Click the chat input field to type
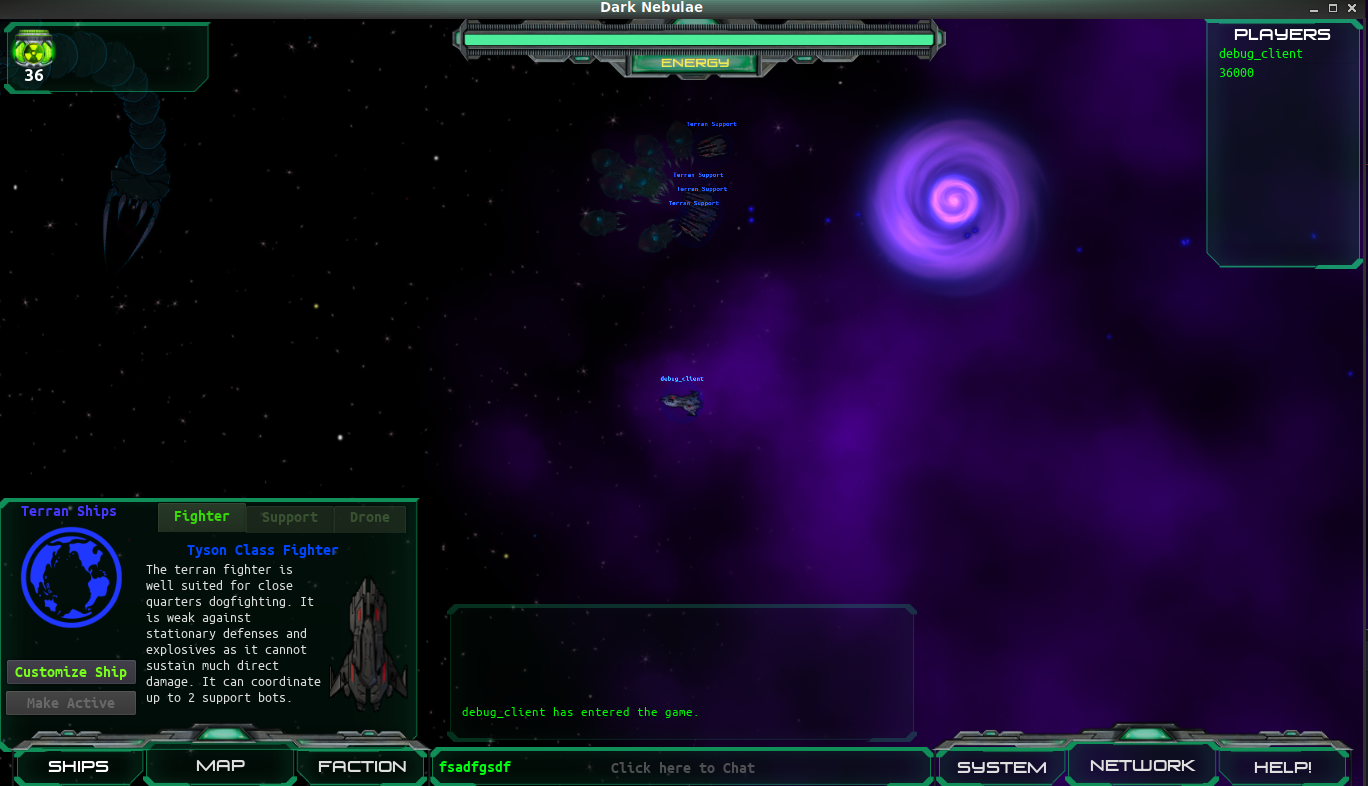 click(683, 767)
